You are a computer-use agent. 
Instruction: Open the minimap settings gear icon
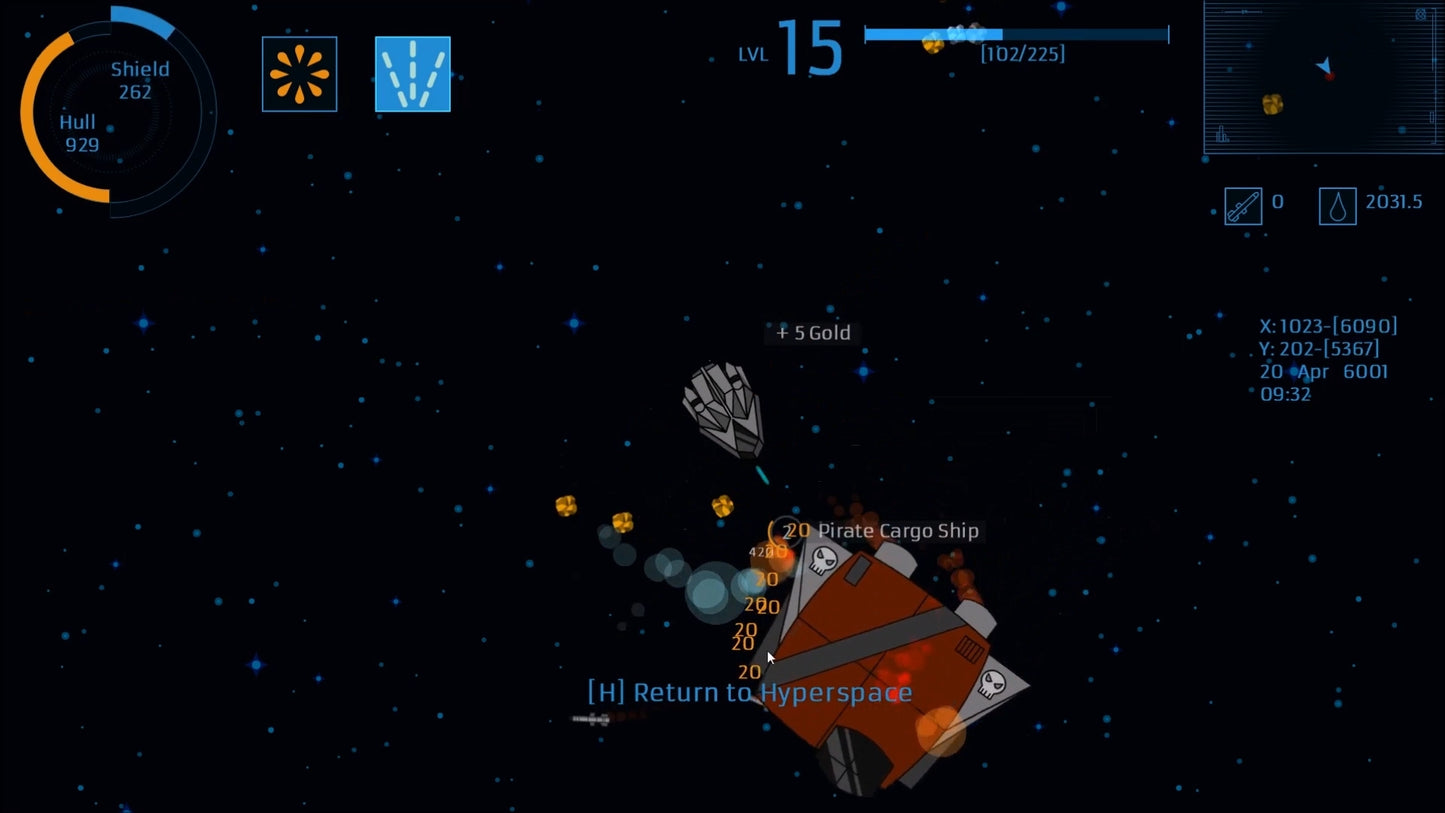1420,15
